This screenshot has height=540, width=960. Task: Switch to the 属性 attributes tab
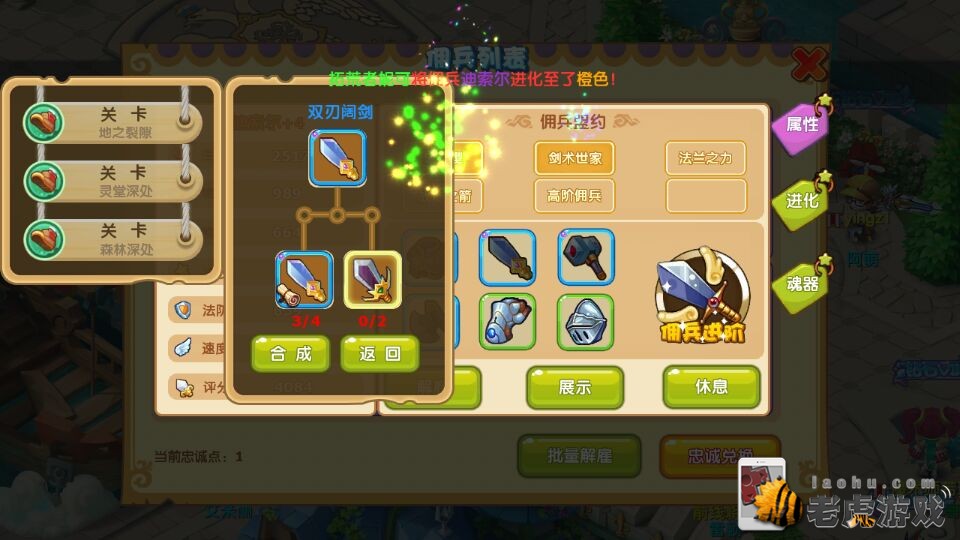tap(802, 125)
